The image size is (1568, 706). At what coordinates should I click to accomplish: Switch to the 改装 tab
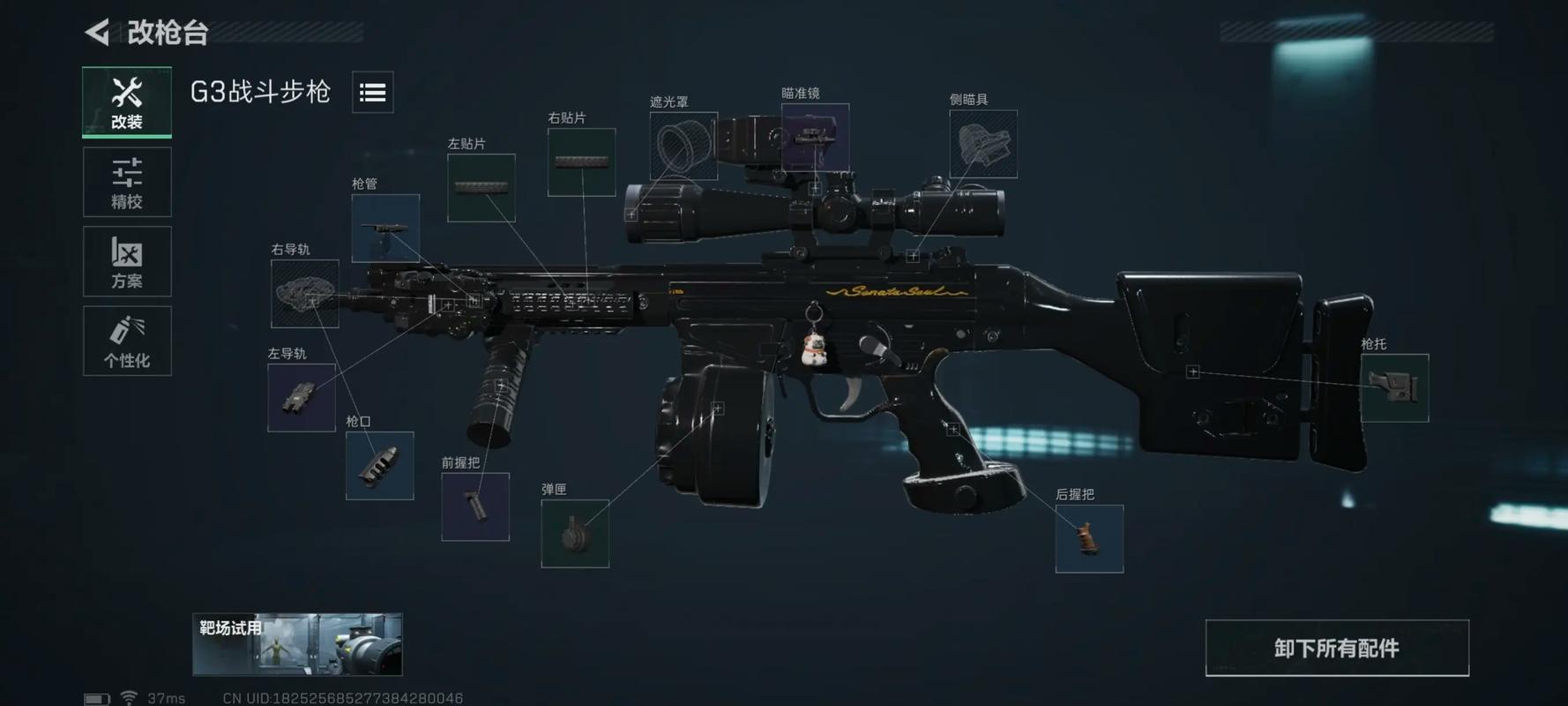click(x=127, y=101)
